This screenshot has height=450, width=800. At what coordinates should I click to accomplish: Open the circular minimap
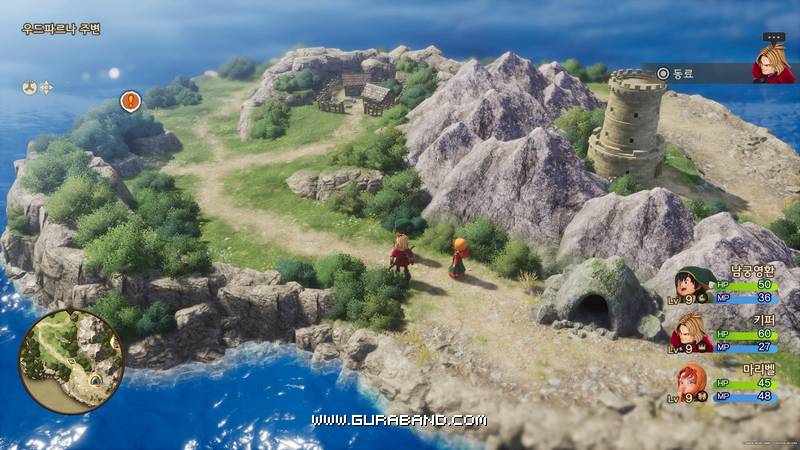tap(71, 360)
